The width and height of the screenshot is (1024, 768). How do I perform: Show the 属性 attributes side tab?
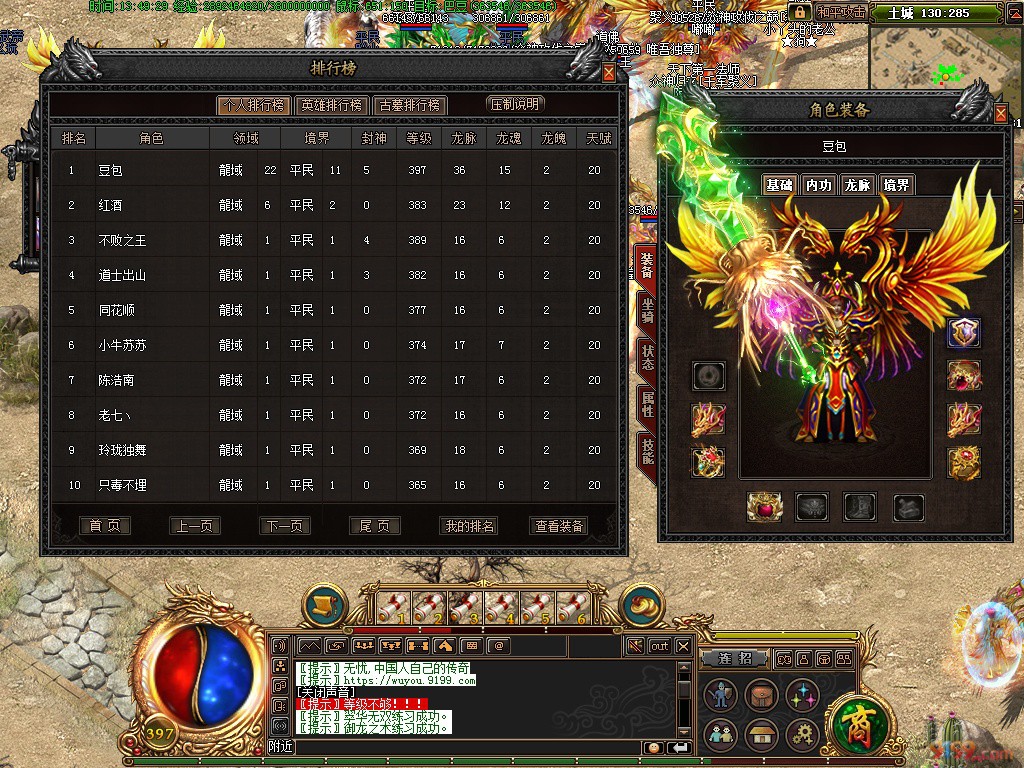pos(647,405)
